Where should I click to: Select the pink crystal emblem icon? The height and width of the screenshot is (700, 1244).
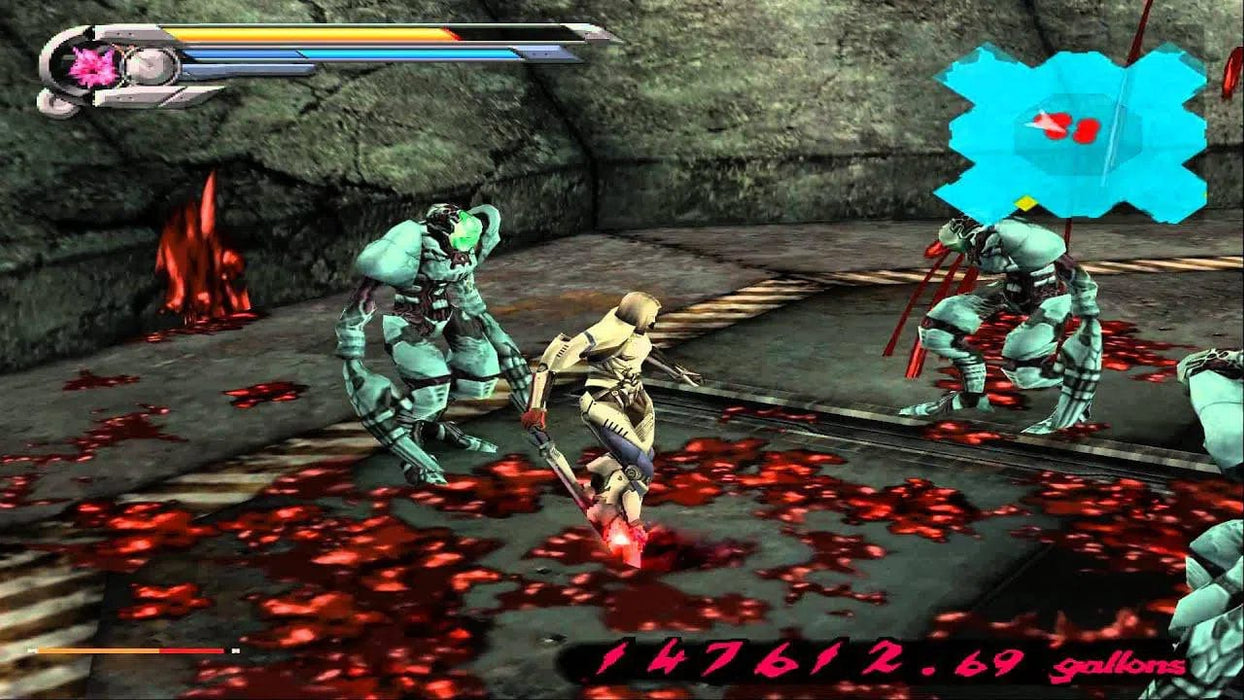(x=93, y=67)
